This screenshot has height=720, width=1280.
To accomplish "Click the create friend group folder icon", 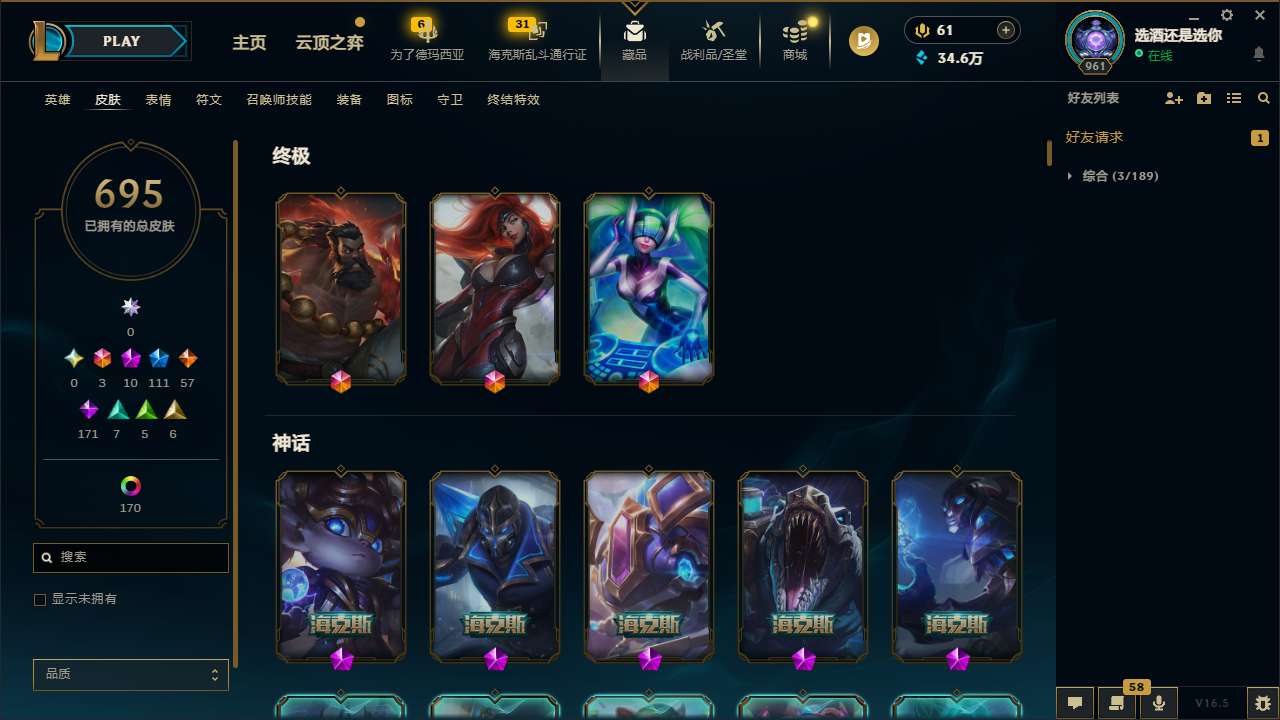I will tap(1203, 98).
